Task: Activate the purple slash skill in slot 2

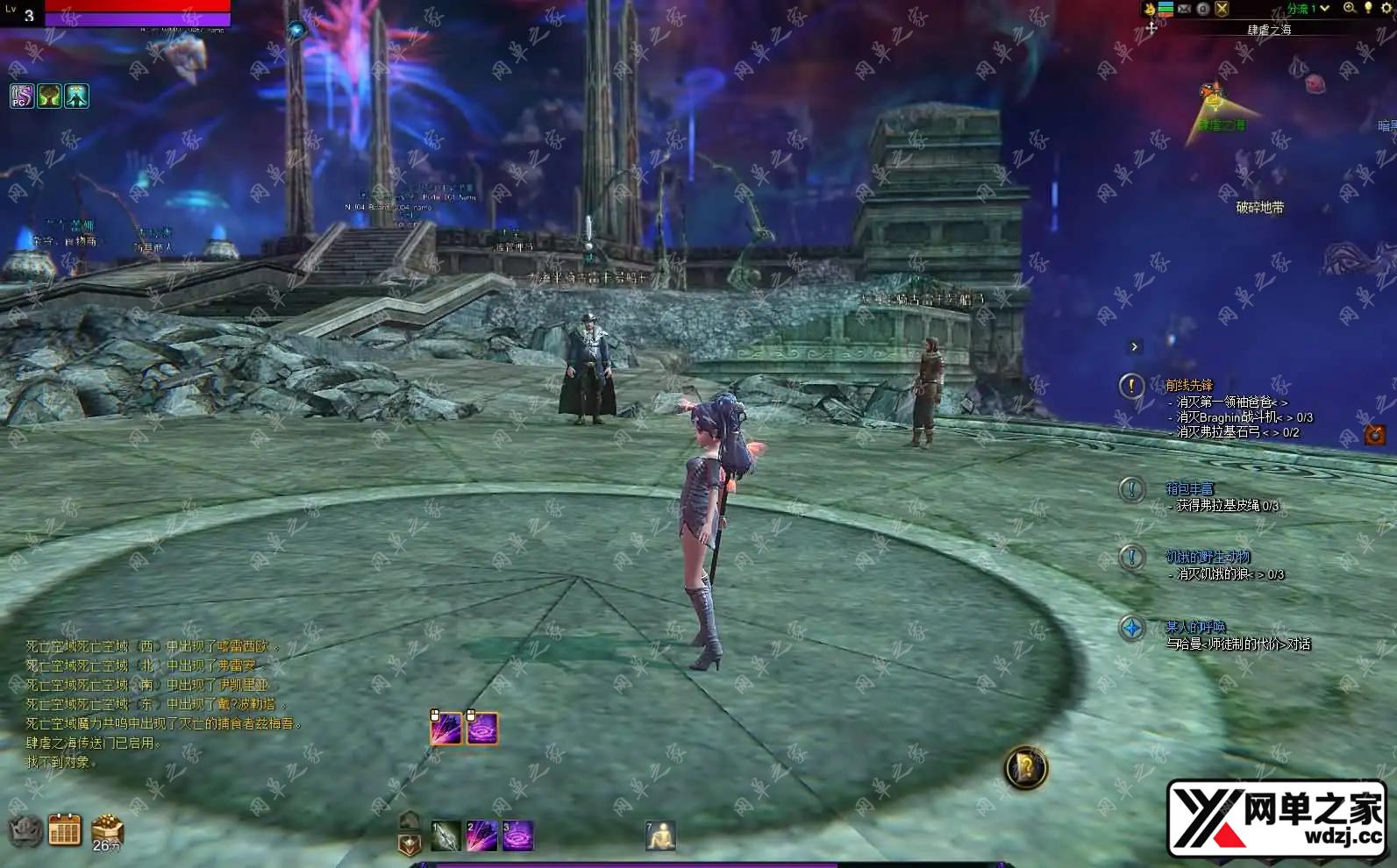Action: pos(481,836)
